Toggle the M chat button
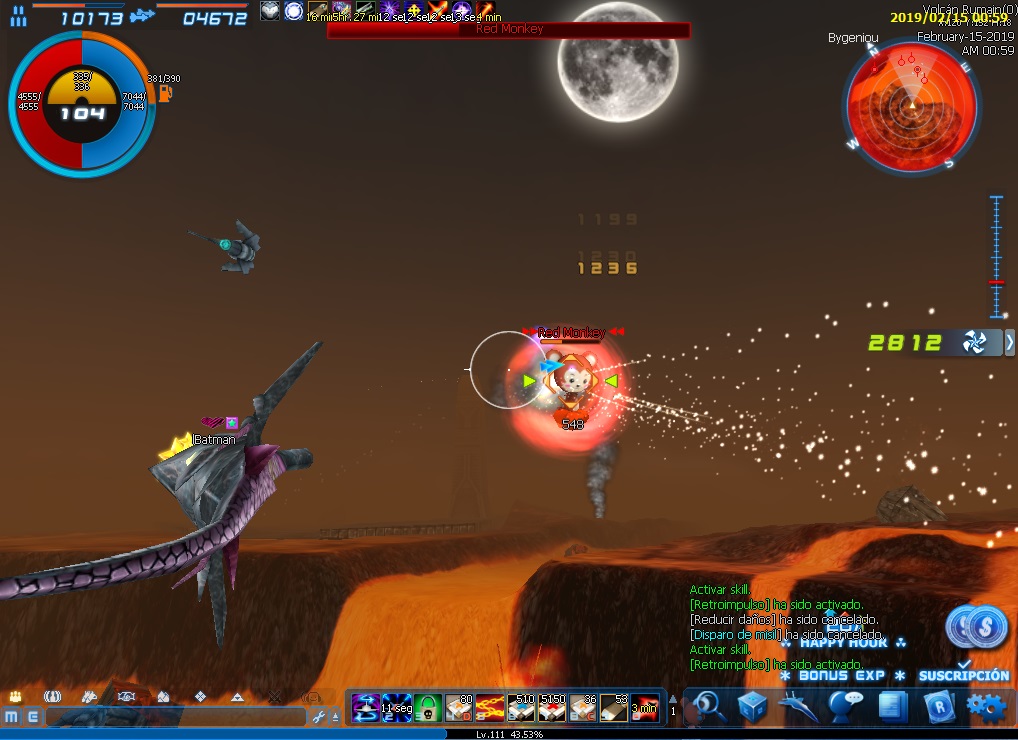Screen dimensions: 1018x740 (x=12, y=717)
